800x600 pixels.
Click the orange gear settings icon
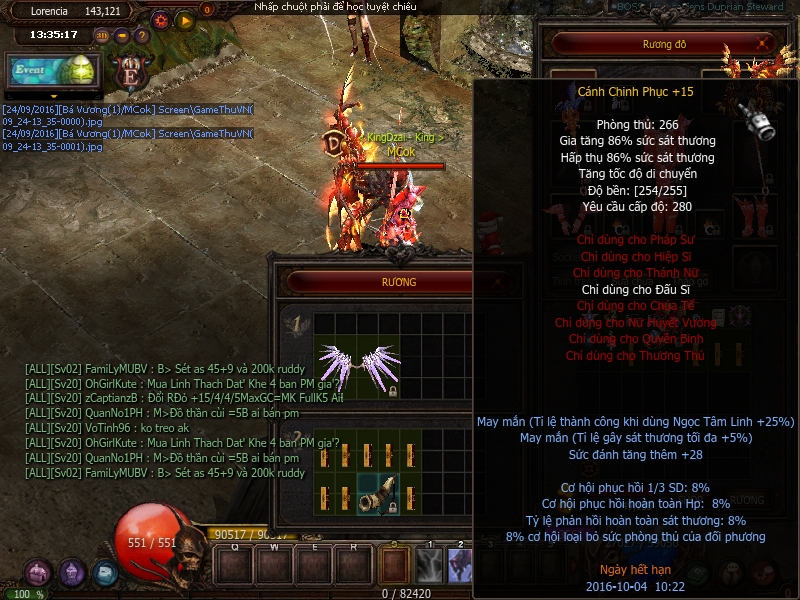(161, 19)
